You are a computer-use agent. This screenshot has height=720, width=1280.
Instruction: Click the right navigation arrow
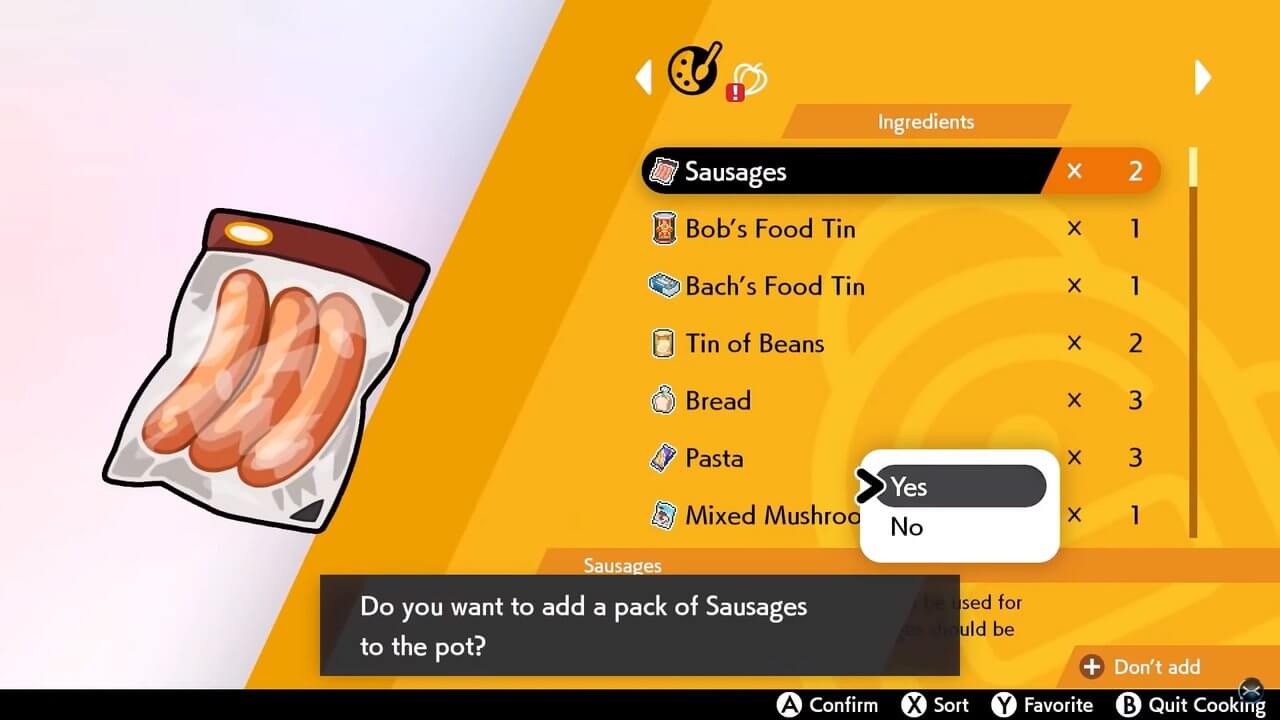click(x=1204, y=77)
